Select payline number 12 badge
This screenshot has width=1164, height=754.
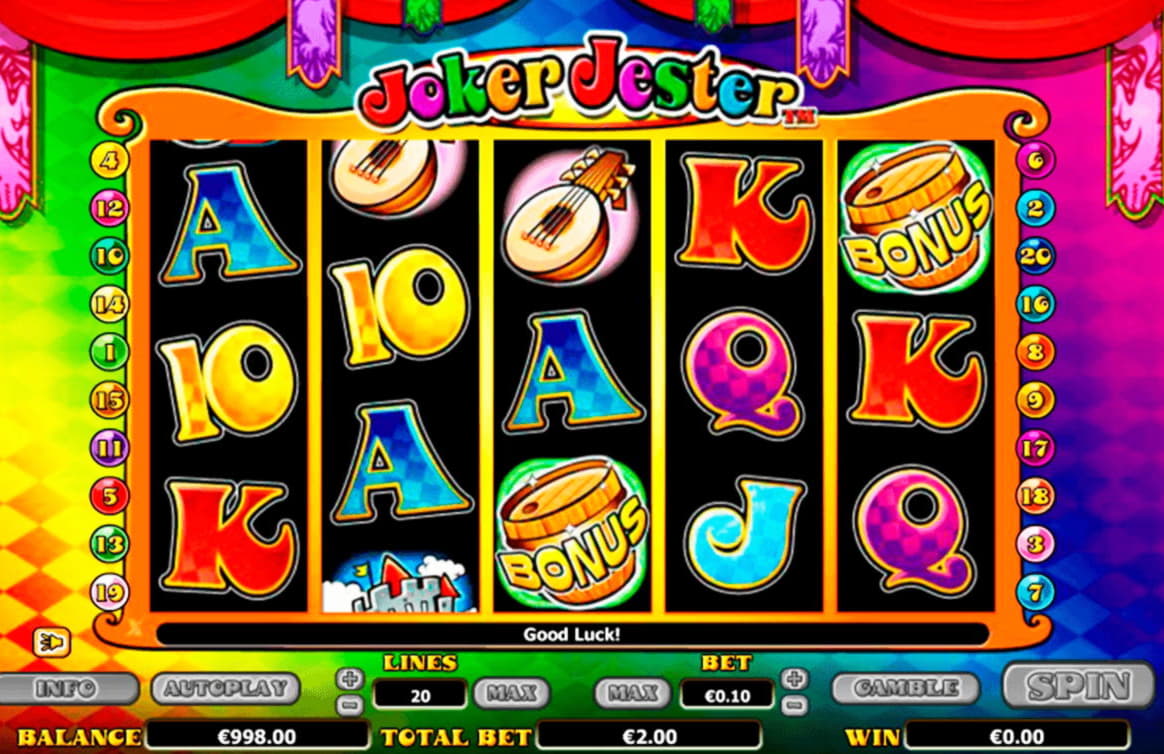click(109, 207)
